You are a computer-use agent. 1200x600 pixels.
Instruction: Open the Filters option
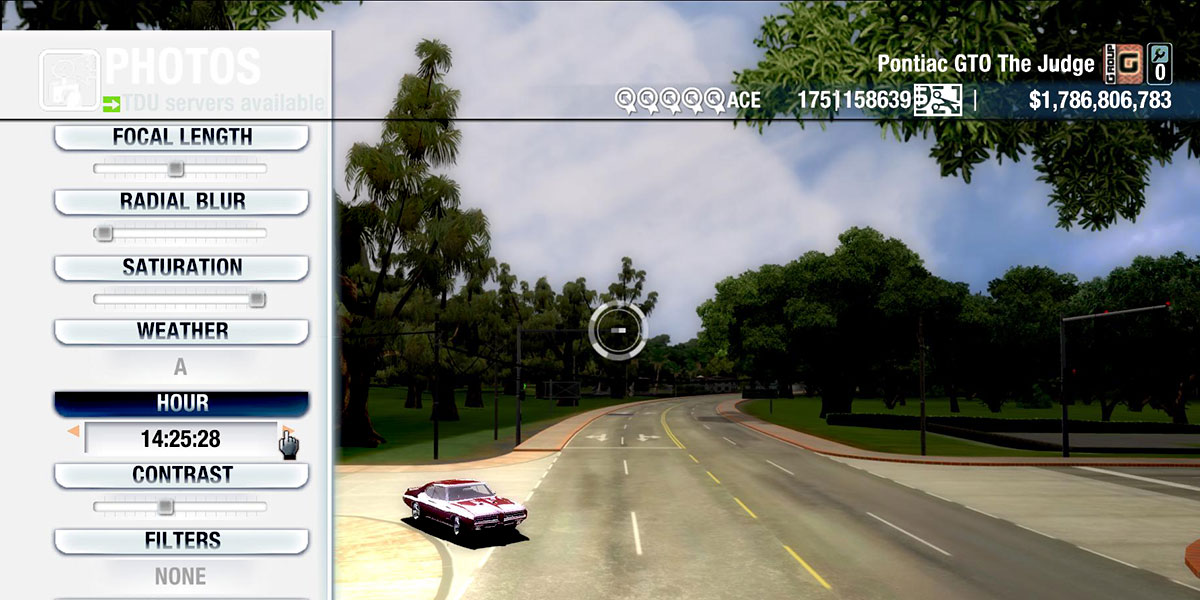(x=181, y=541)
